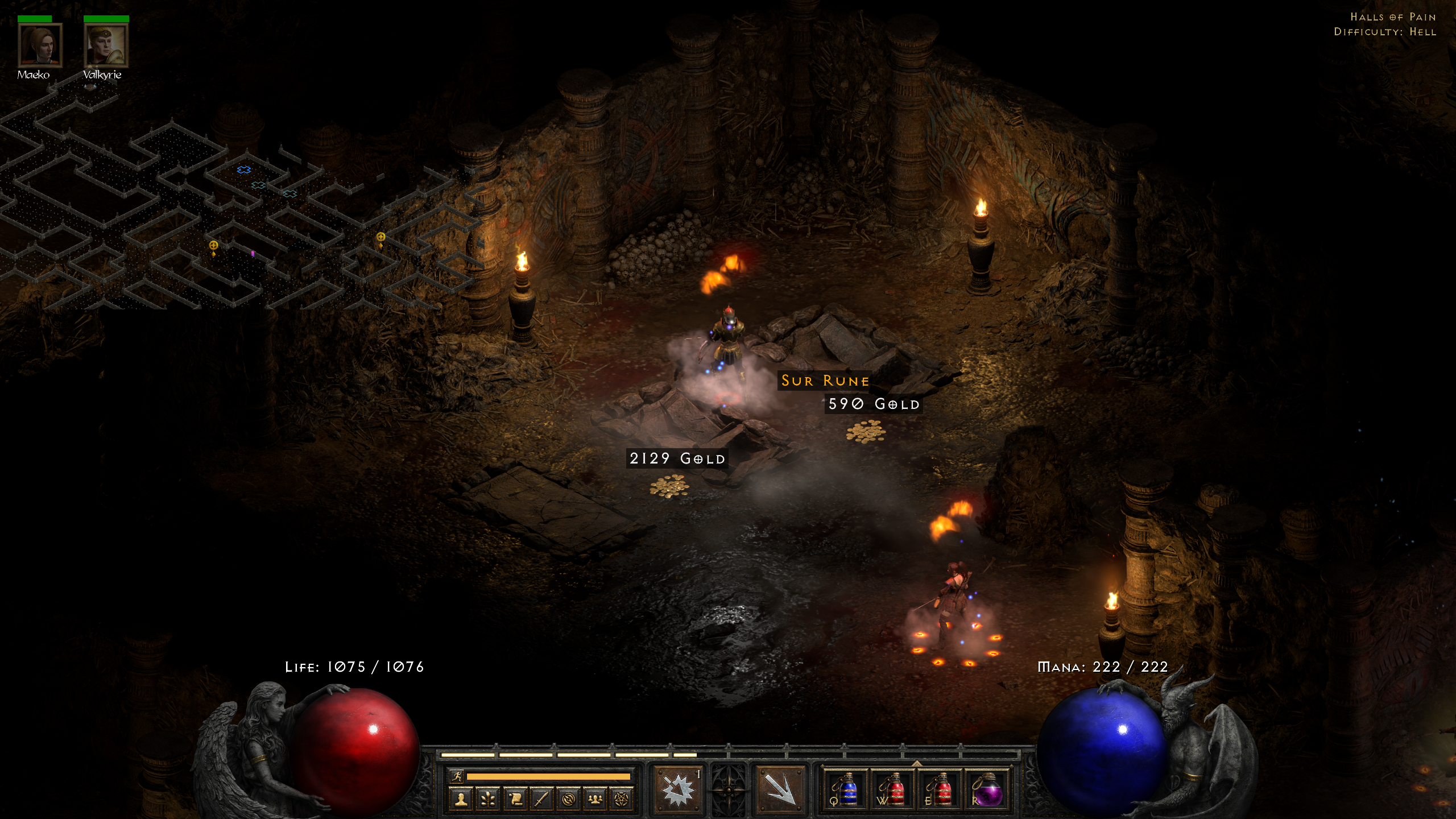The width and height of the screenshot is (1456, 819).
Task: Open the quest log scroll icon
Action: pos(515,800)
